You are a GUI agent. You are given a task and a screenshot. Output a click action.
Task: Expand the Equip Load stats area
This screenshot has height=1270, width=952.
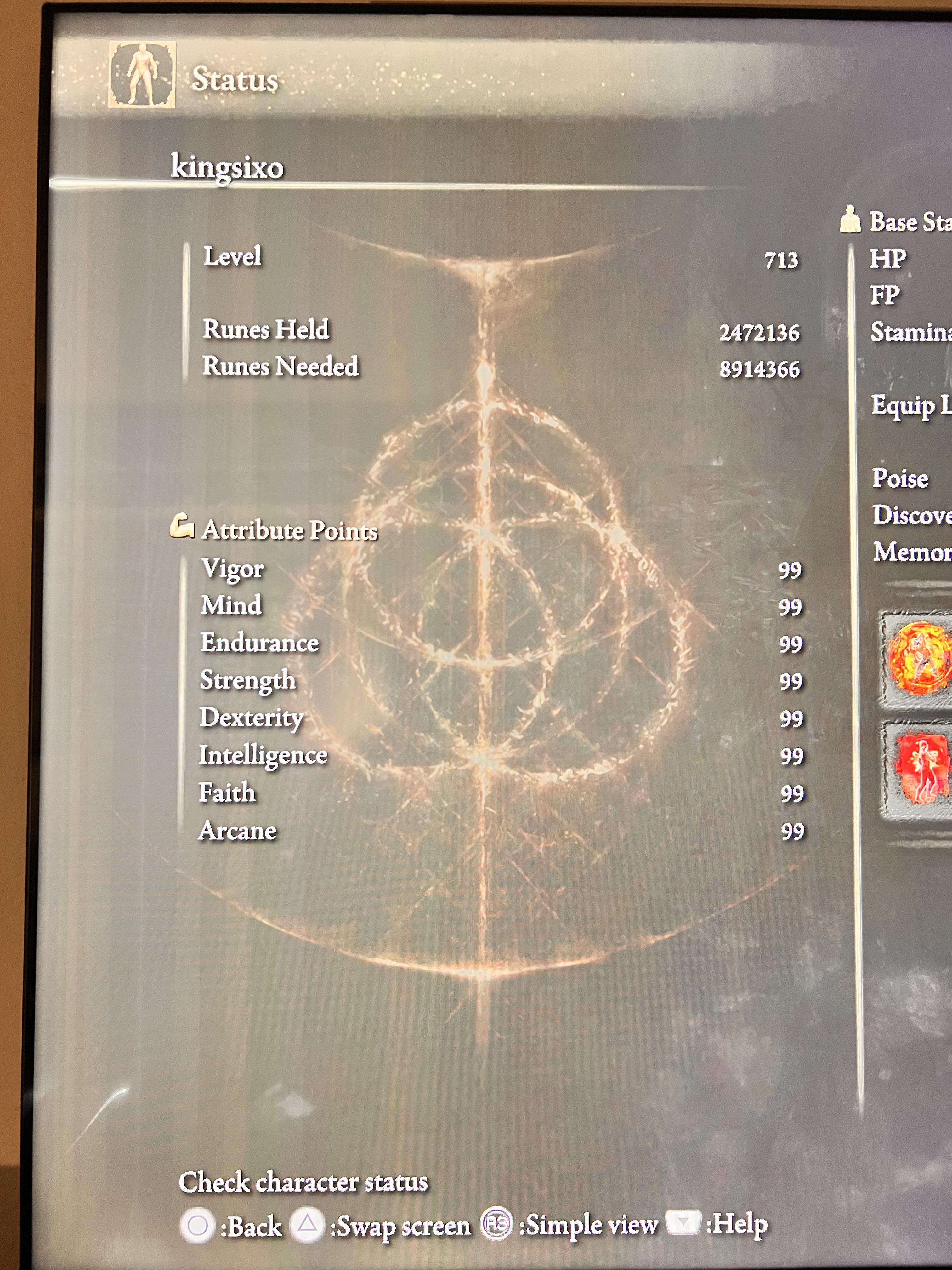click(904, 408)
